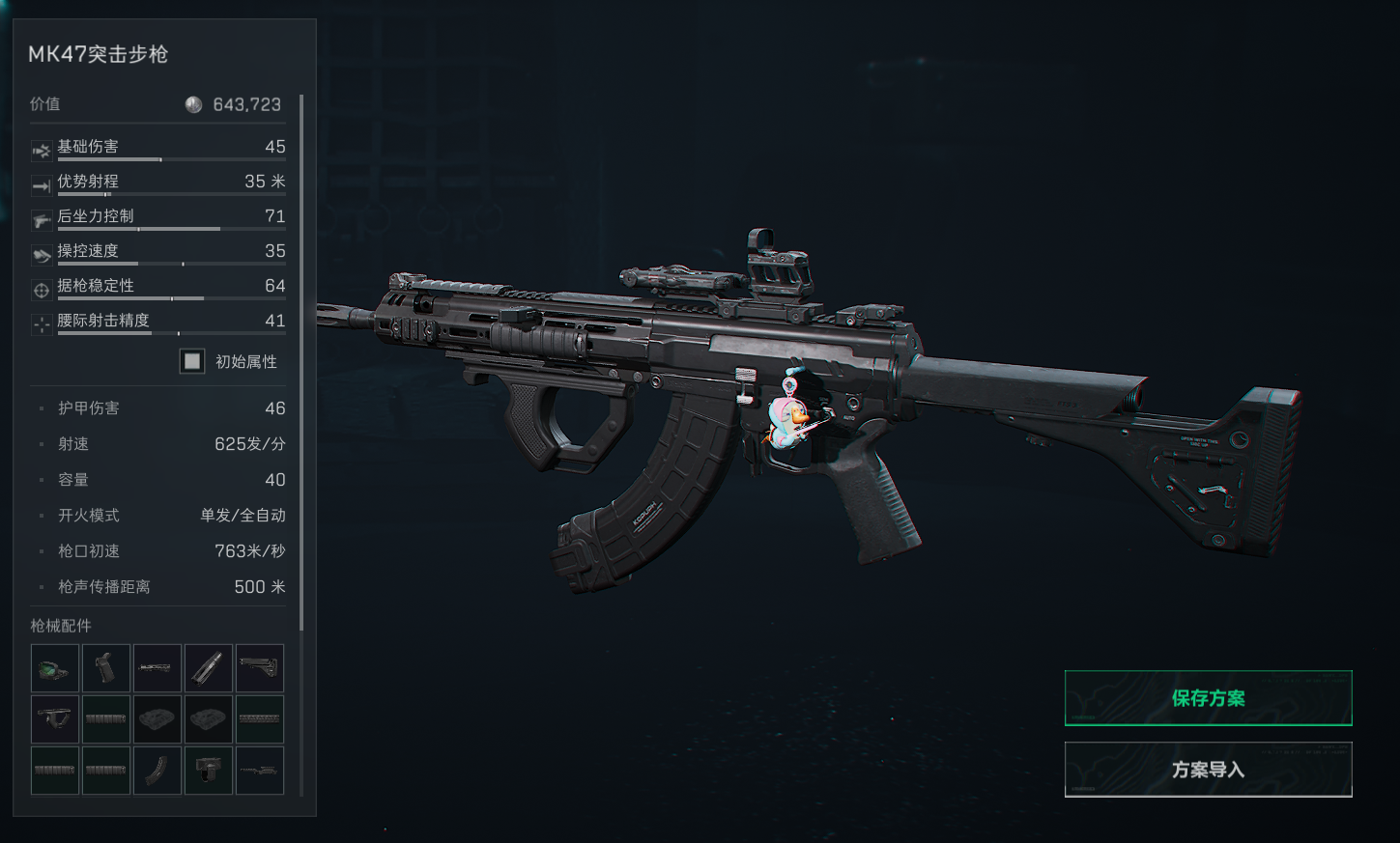Toggle the 初始属性 checkbox
This screenshot has width=1400, height=843.
pyautogui.click(x=192, y=361)
